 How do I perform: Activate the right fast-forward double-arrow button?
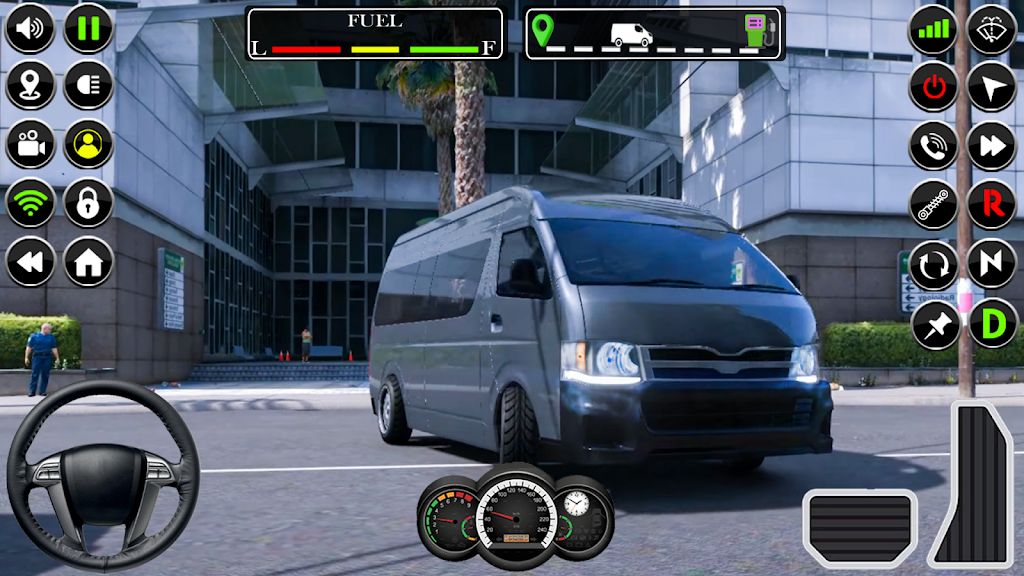[992, 146]
